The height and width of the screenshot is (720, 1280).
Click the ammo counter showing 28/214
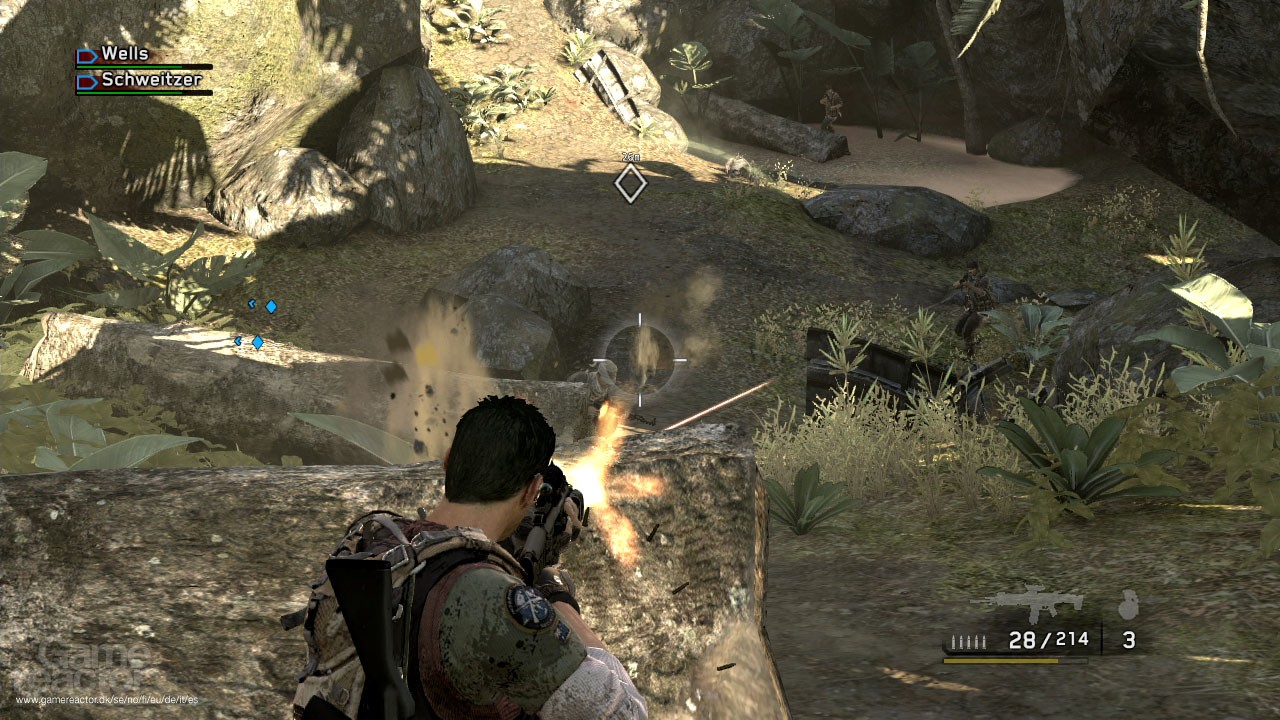point(1049,640)
